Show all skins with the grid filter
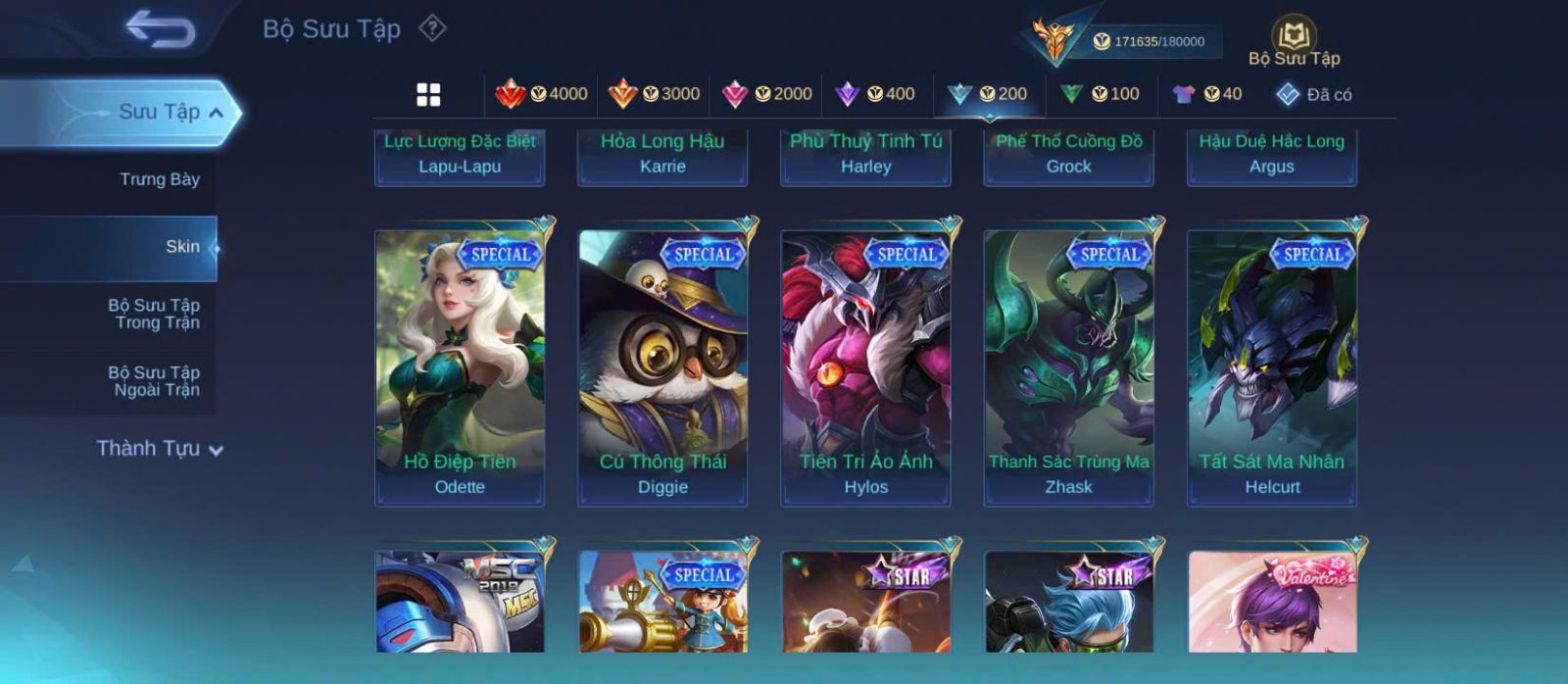The width and height of the screenshot is (1568, 684). pyautogui.click(x=428, y=94)
